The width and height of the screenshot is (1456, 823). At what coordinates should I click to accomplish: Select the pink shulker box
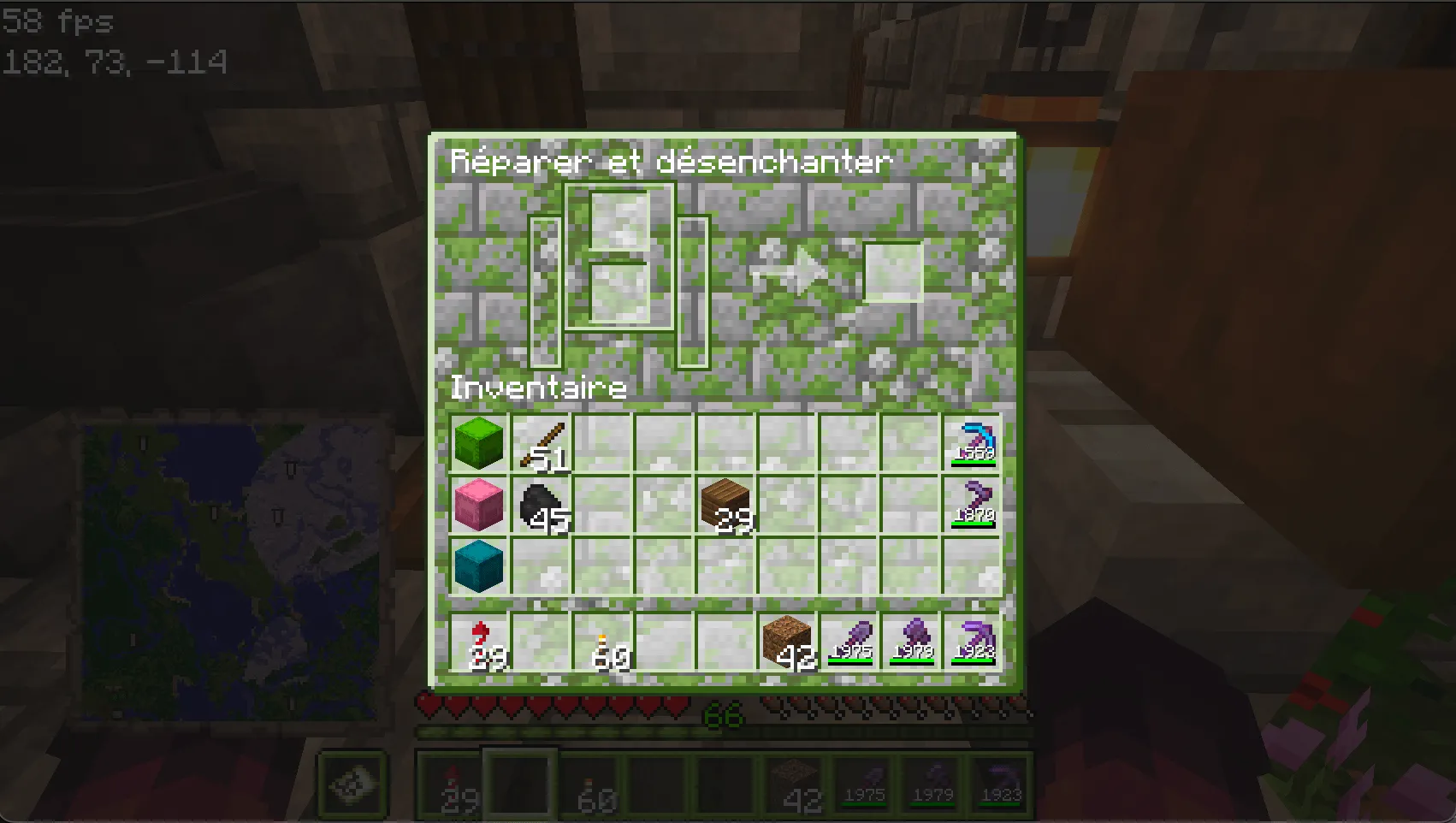(x=478, y=505)
